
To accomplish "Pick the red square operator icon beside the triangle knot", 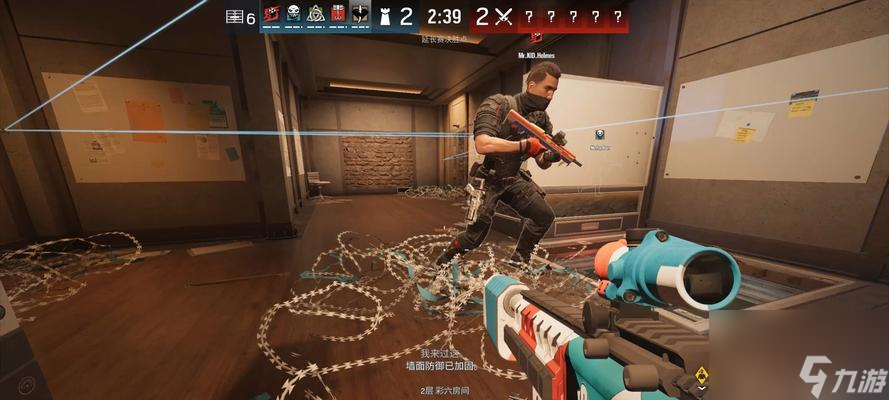I will pos(337,15).
